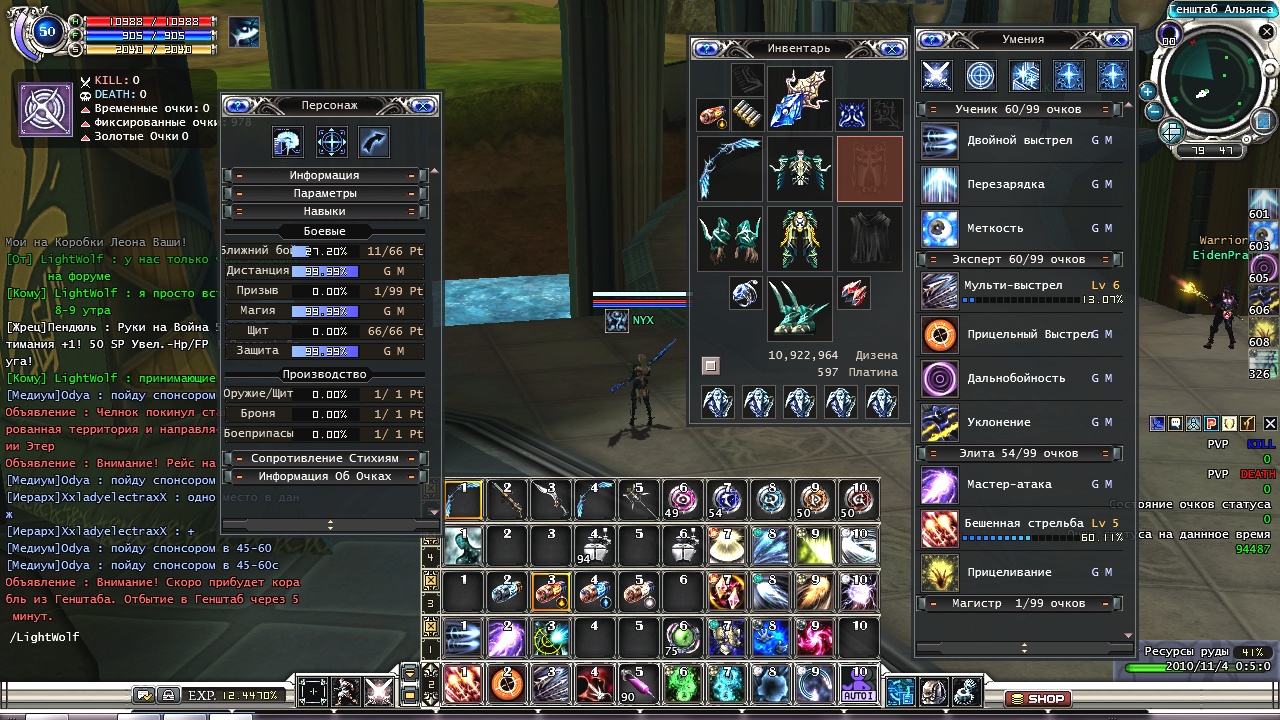1280x720 pixels.
Task: Toggle the Сопротивление Стихиям section
Action: click(324, 458)
